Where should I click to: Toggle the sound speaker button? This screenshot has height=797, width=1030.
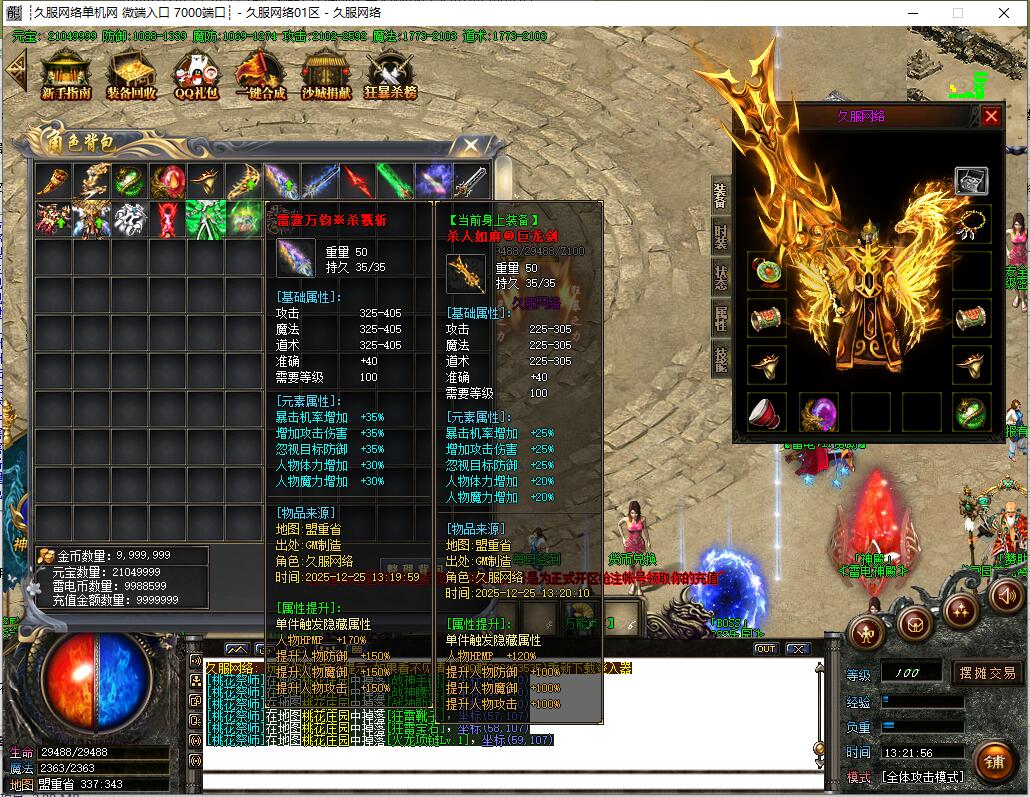tap(1007, 597)
